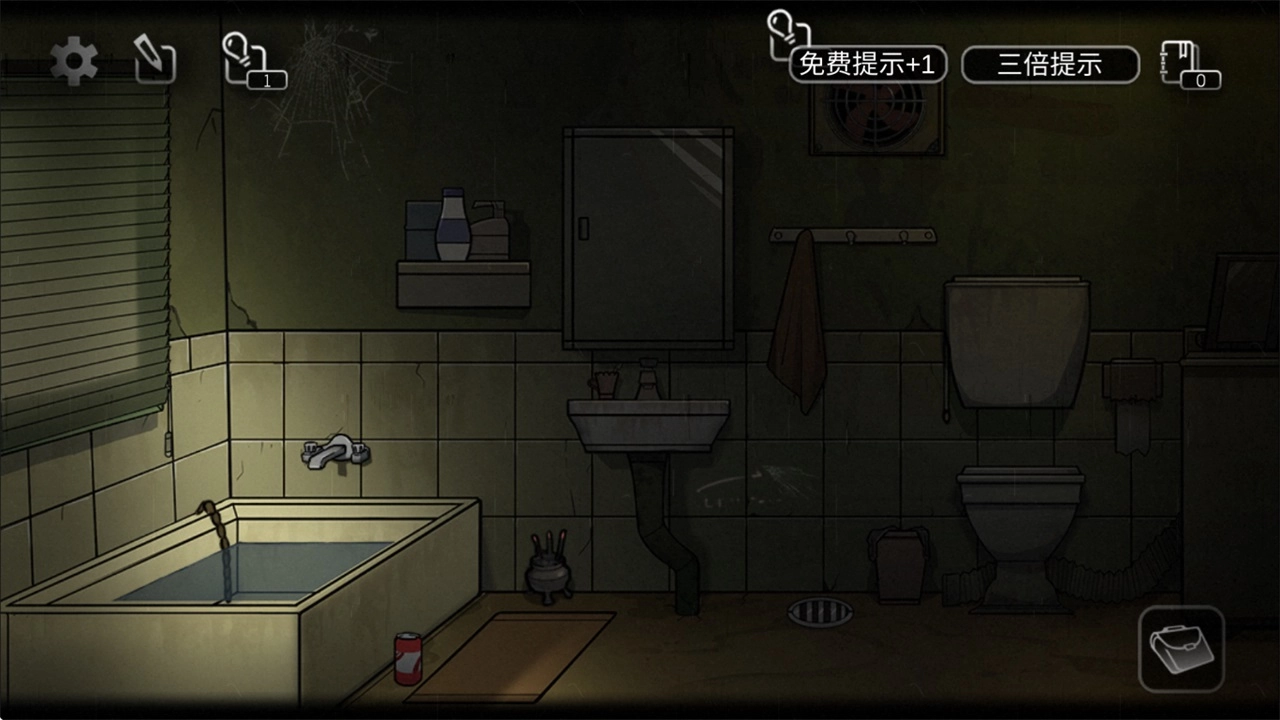Screen dimensions: 1280x720
Task: Activate the 三倍提示 triple hint button
Action: pos(1050,65)
